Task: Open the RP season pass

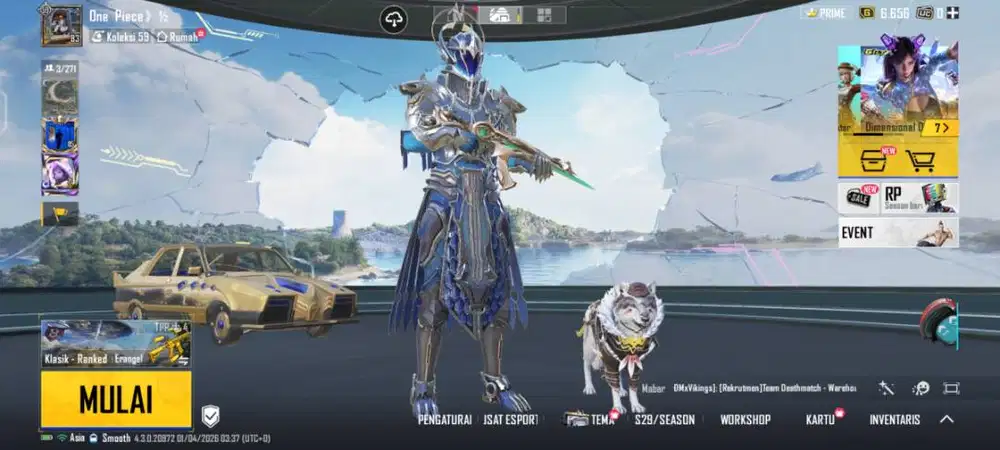Action: [918, 197]
